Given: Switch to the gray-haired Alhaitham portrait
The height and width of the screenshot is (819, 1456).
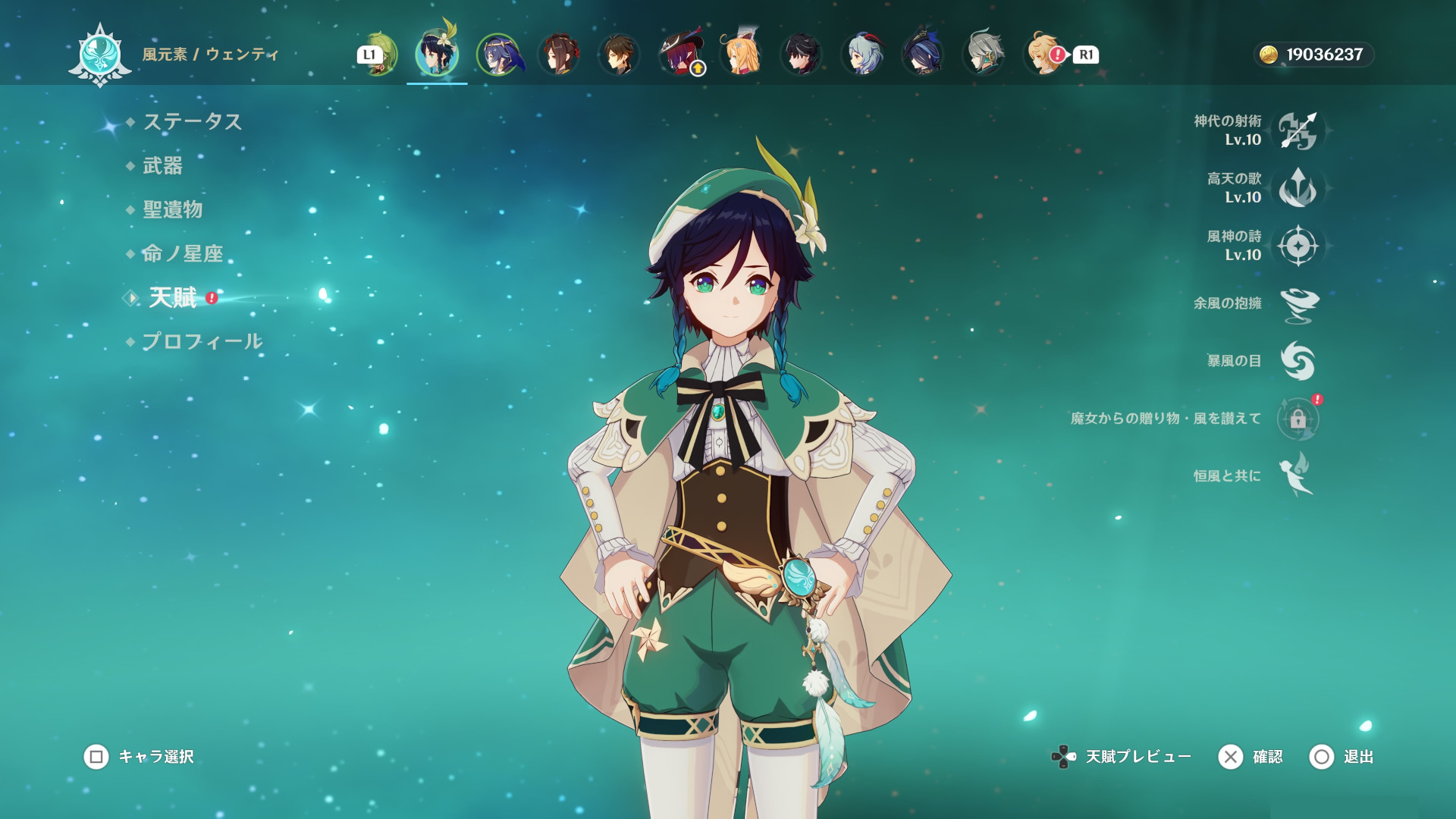Looking at the screenshot, I should click(x=984, y=55).
